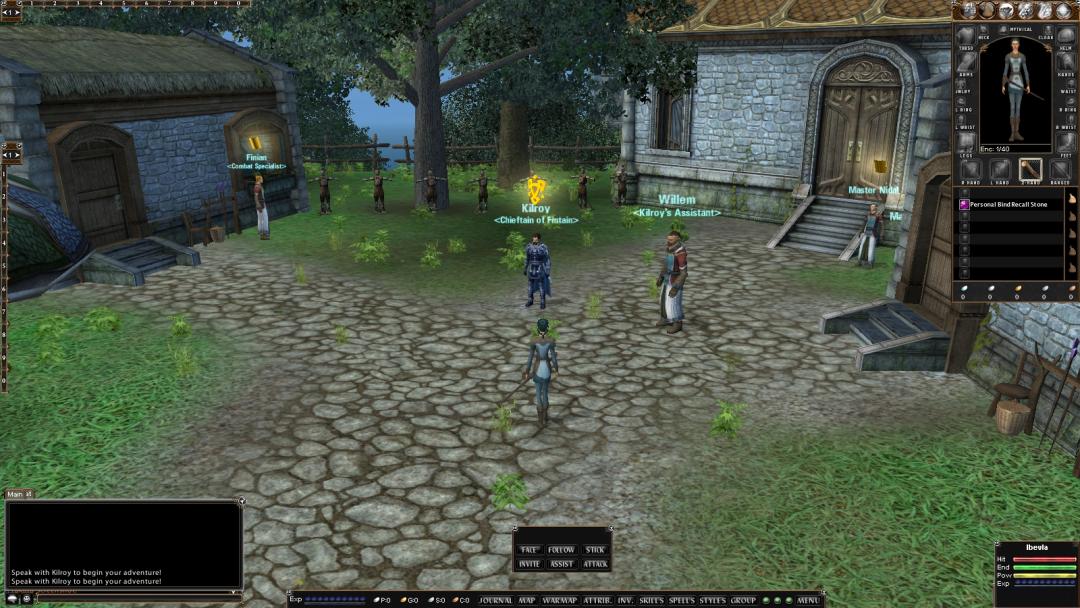Screen dimensions: 1080x608
Task: Open the Styles list
Action: (x=712, y=600)
